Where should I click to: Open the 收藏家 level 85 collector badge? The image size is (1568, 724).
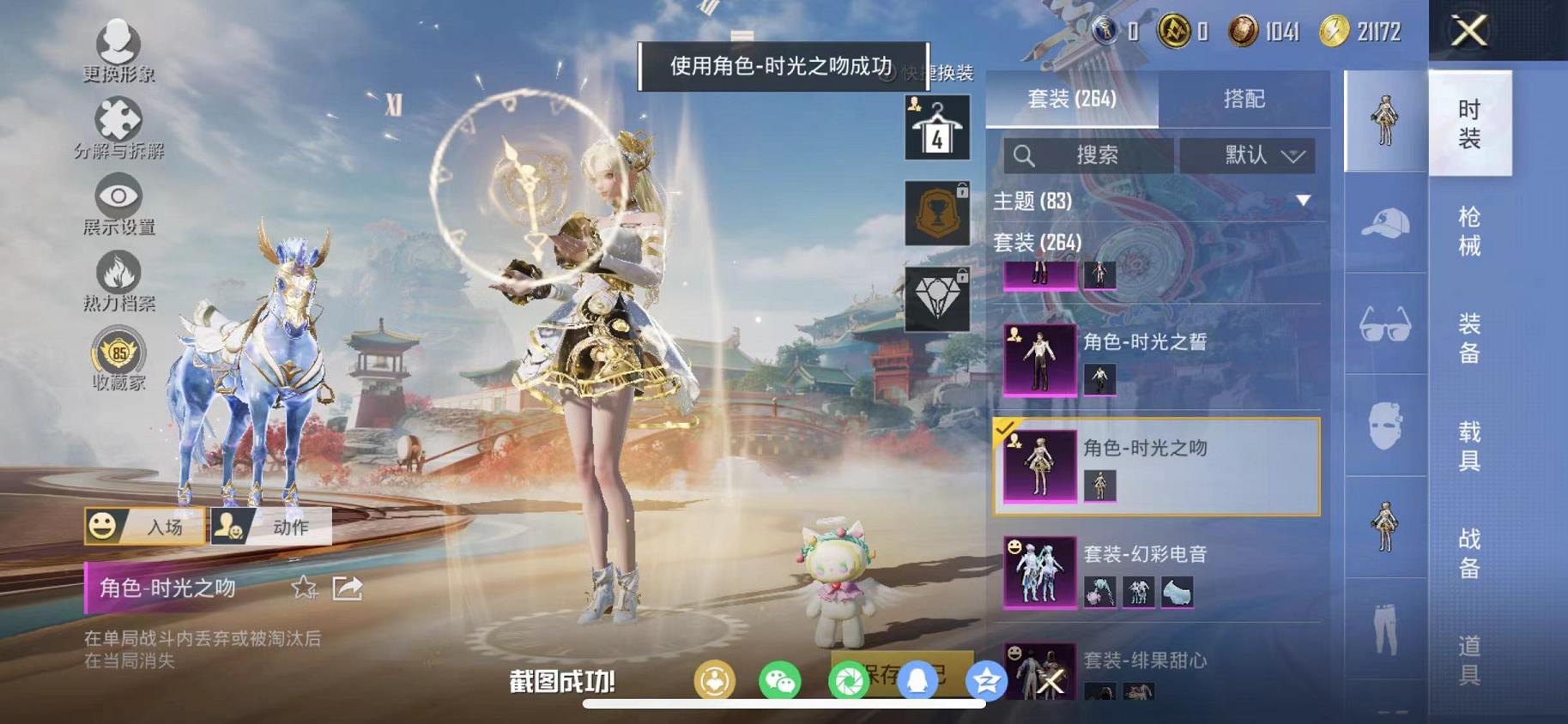[x=118, y=352]
